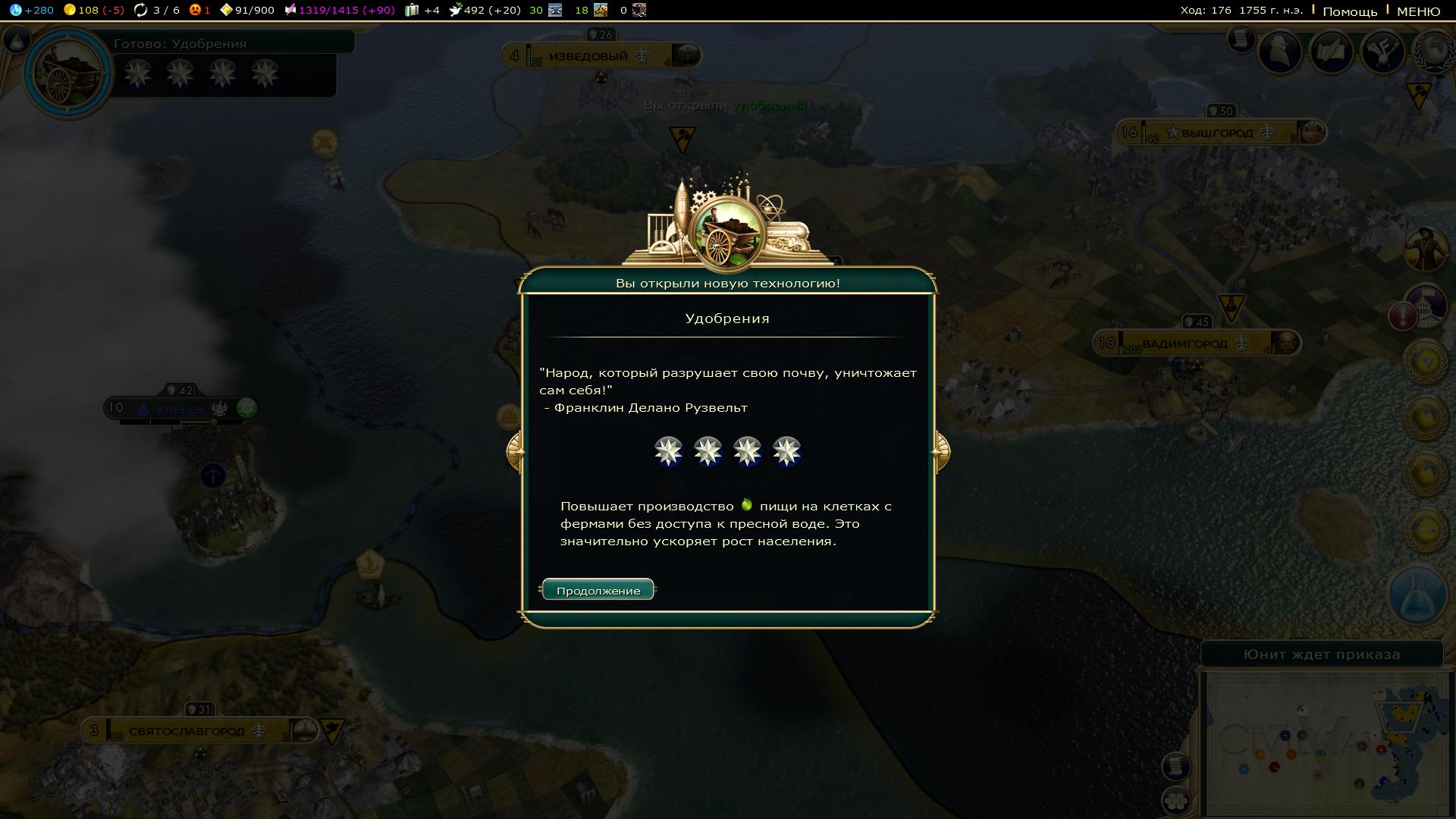Screen dimensions: 1456x819
Task: Open social policies scroll-and-quill icon
Action: click(1332, 51)
